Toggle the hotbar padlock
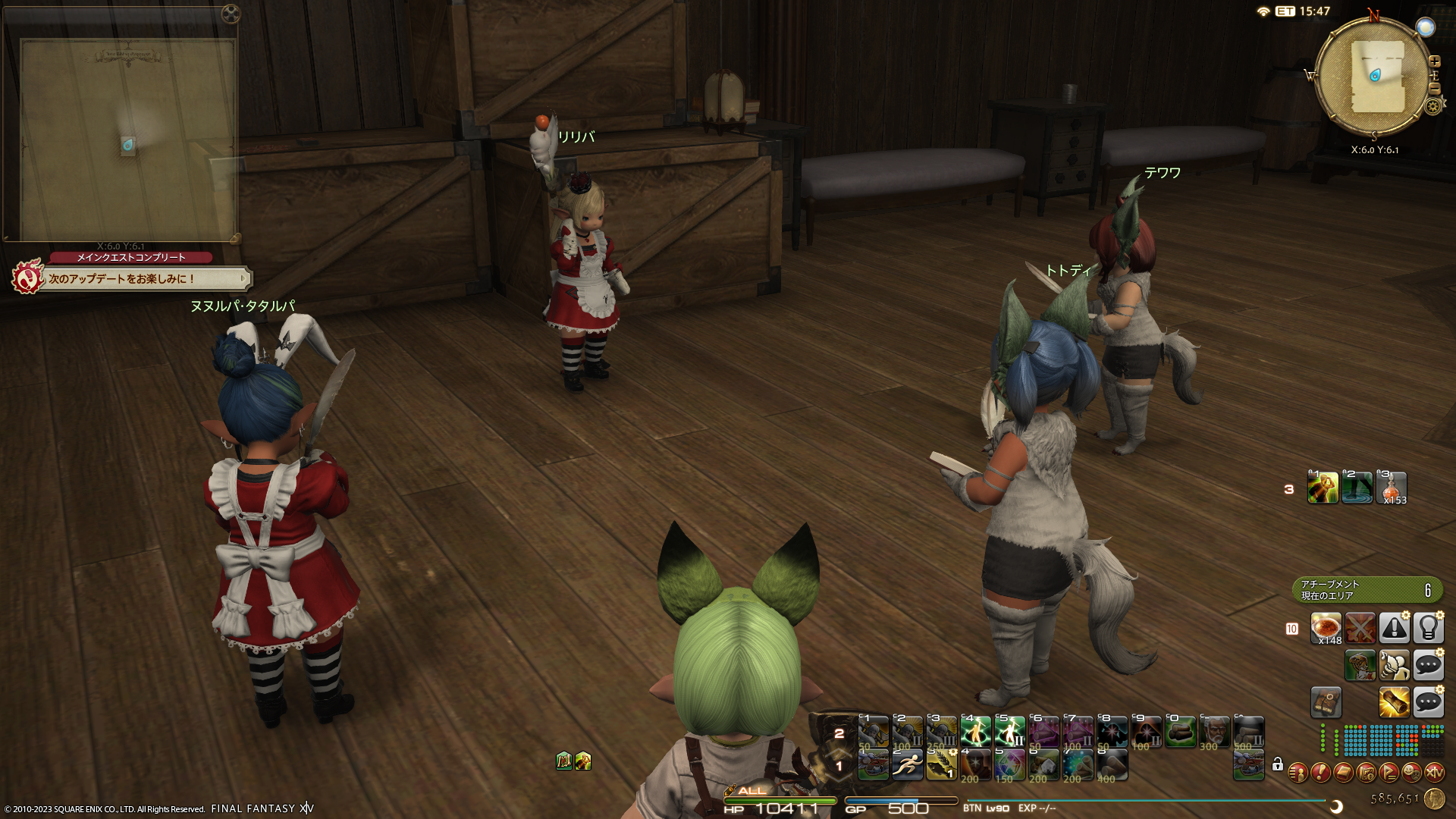This screenshot has height=819, width=1456. pos(1278,764)
